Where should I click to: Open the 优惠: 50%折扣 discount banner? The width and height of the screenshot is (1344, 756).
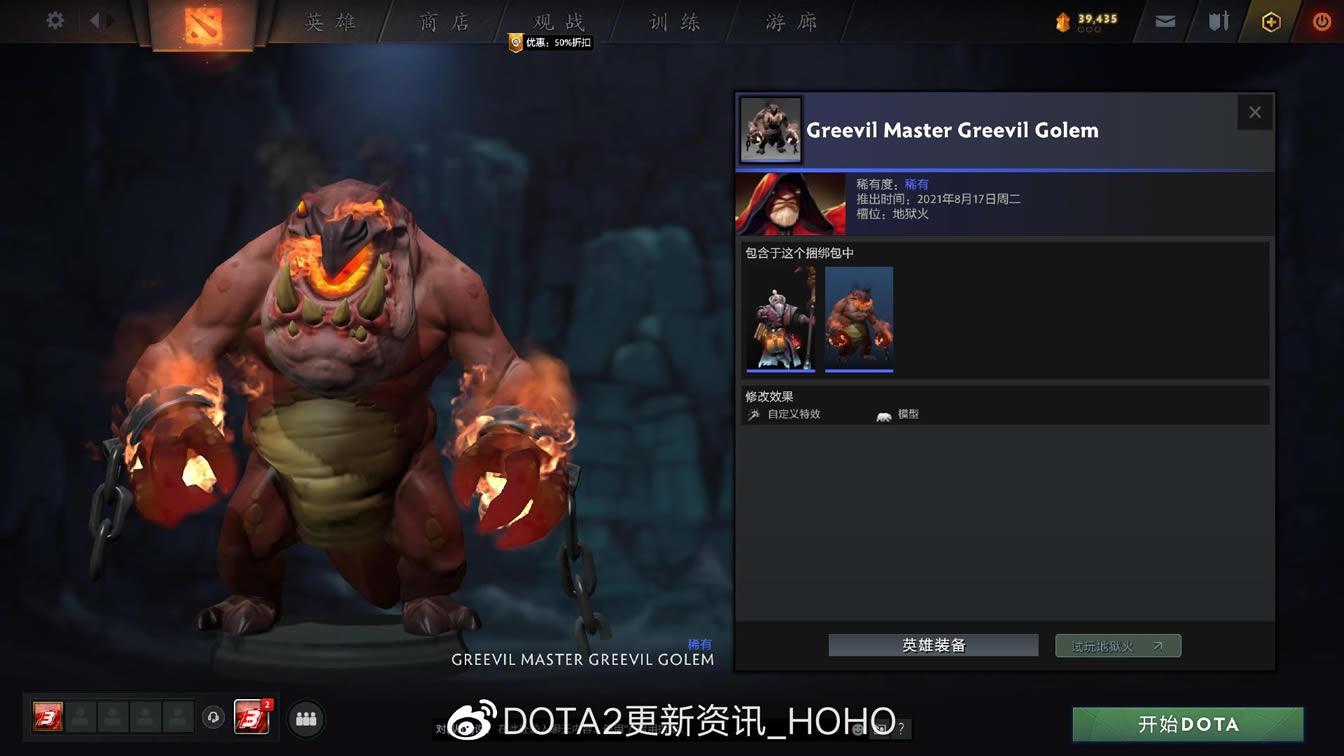click(x=549, y=42)
